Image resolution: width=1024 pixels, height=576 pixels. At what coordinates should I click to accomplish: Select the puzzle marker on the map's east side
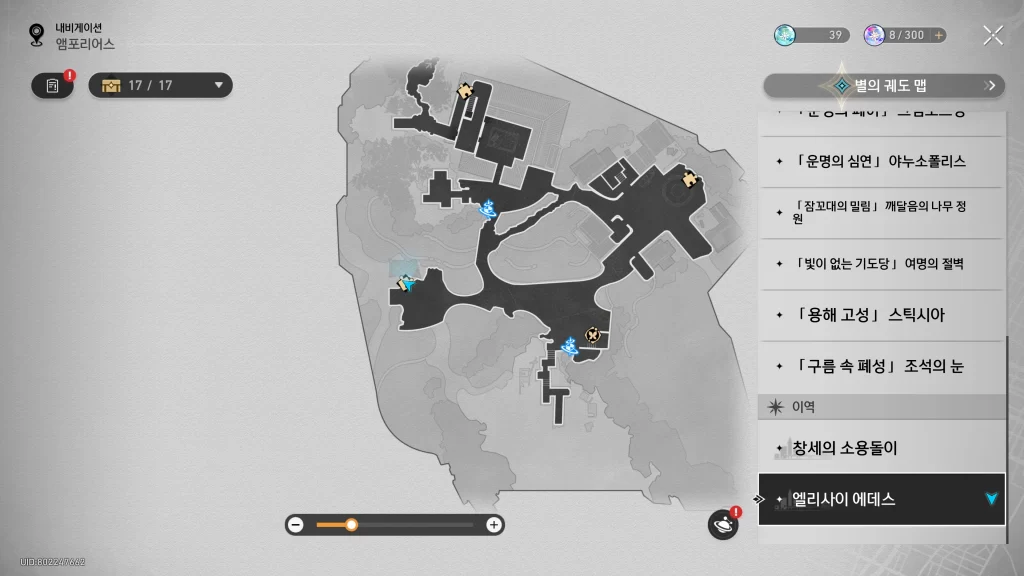[x=688, y=179]
